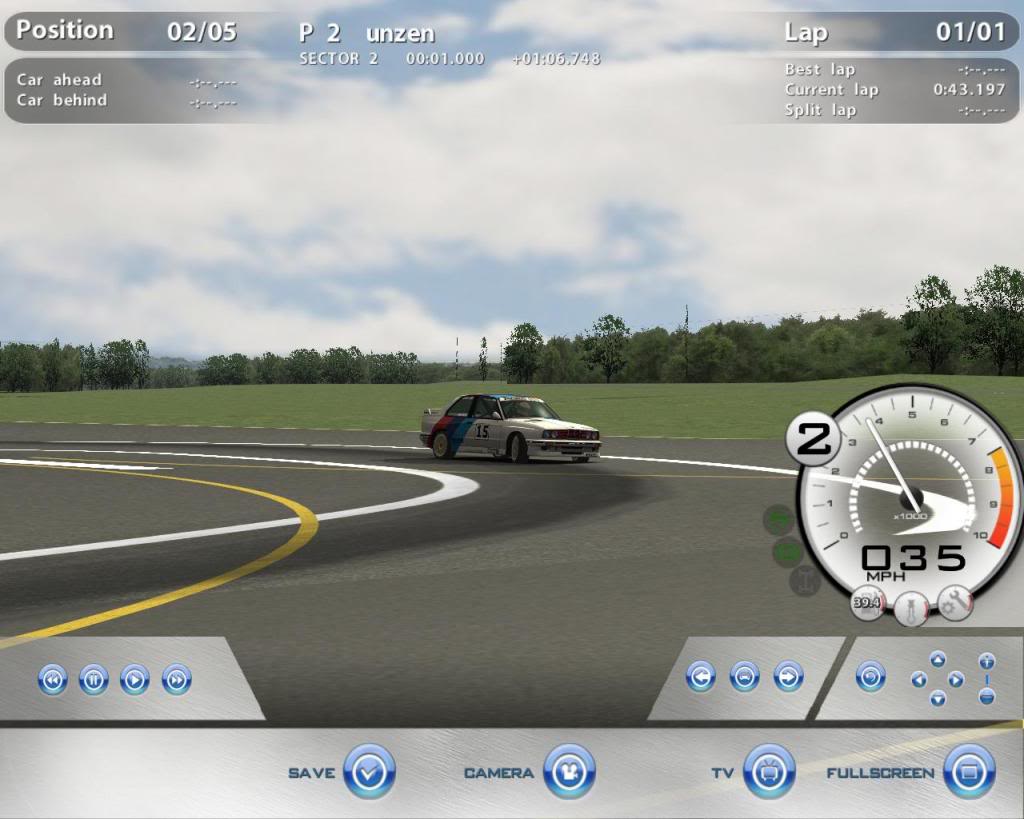
Task: Switch to the TV camera view
Action: click(769, 771)
